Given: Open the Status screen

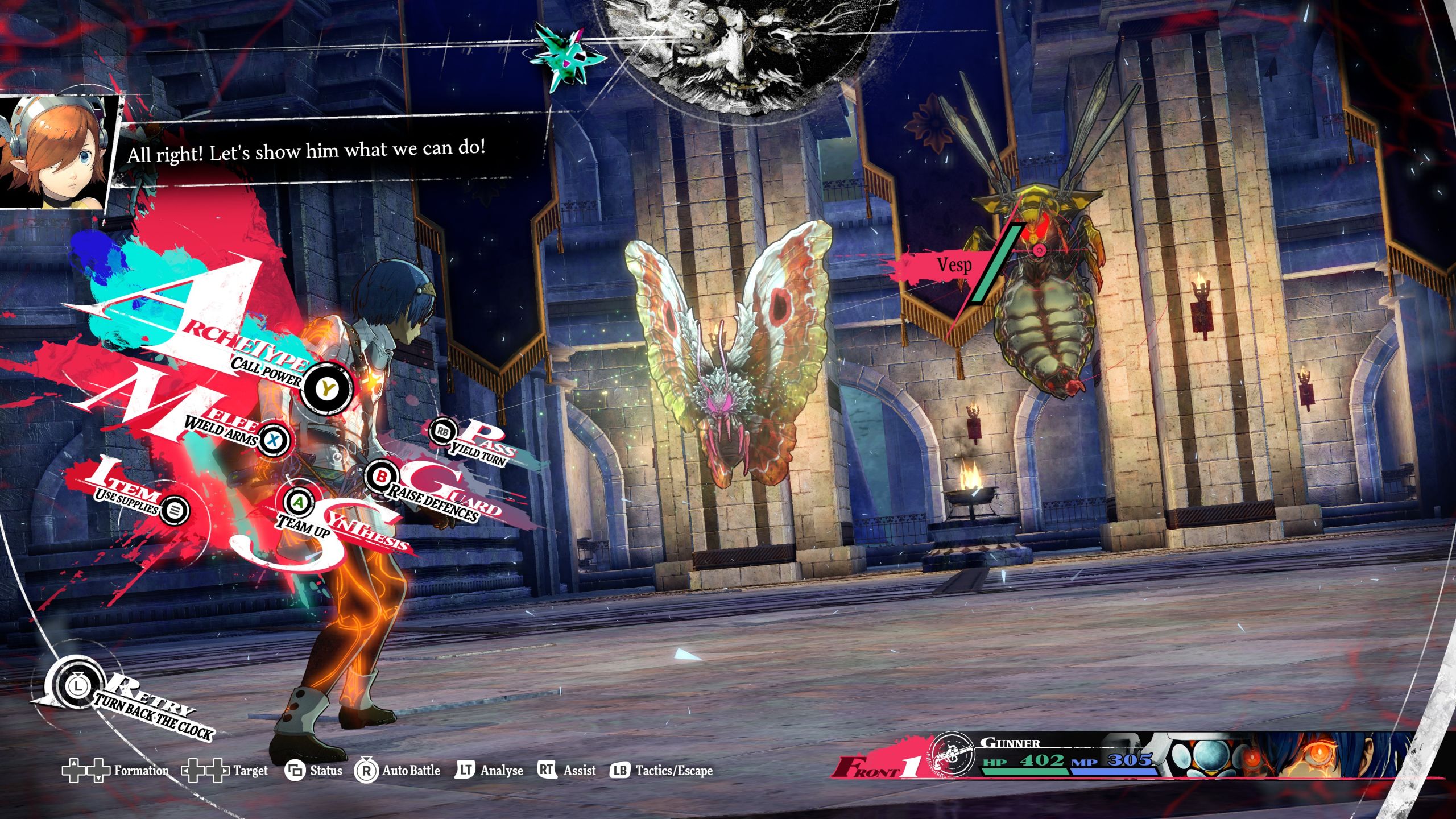Looking at the screenshot, I should (314, 771).
